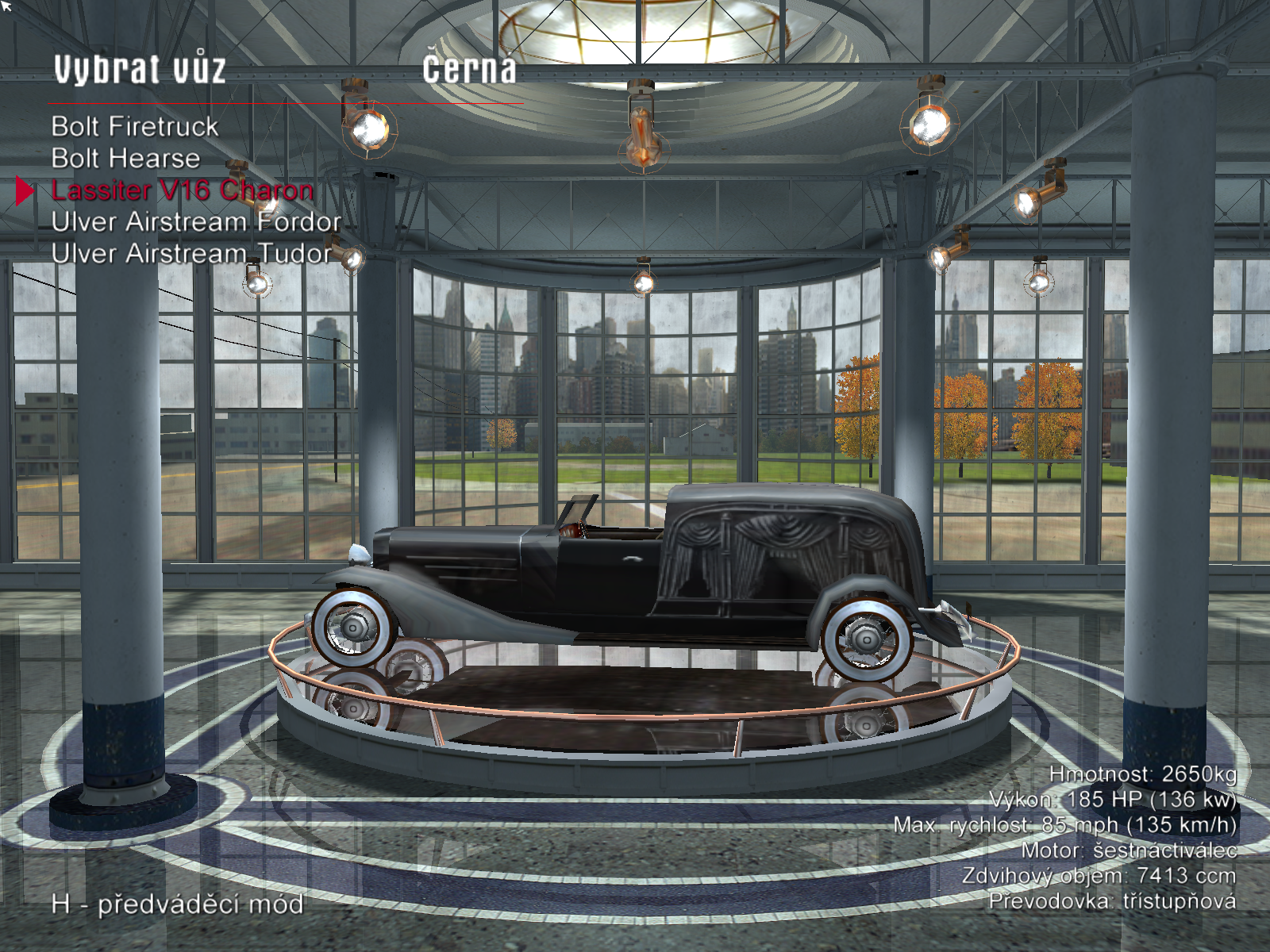Select Bolt Firetruck from the car list
The image size is (1270, 952).
(135, 127)
